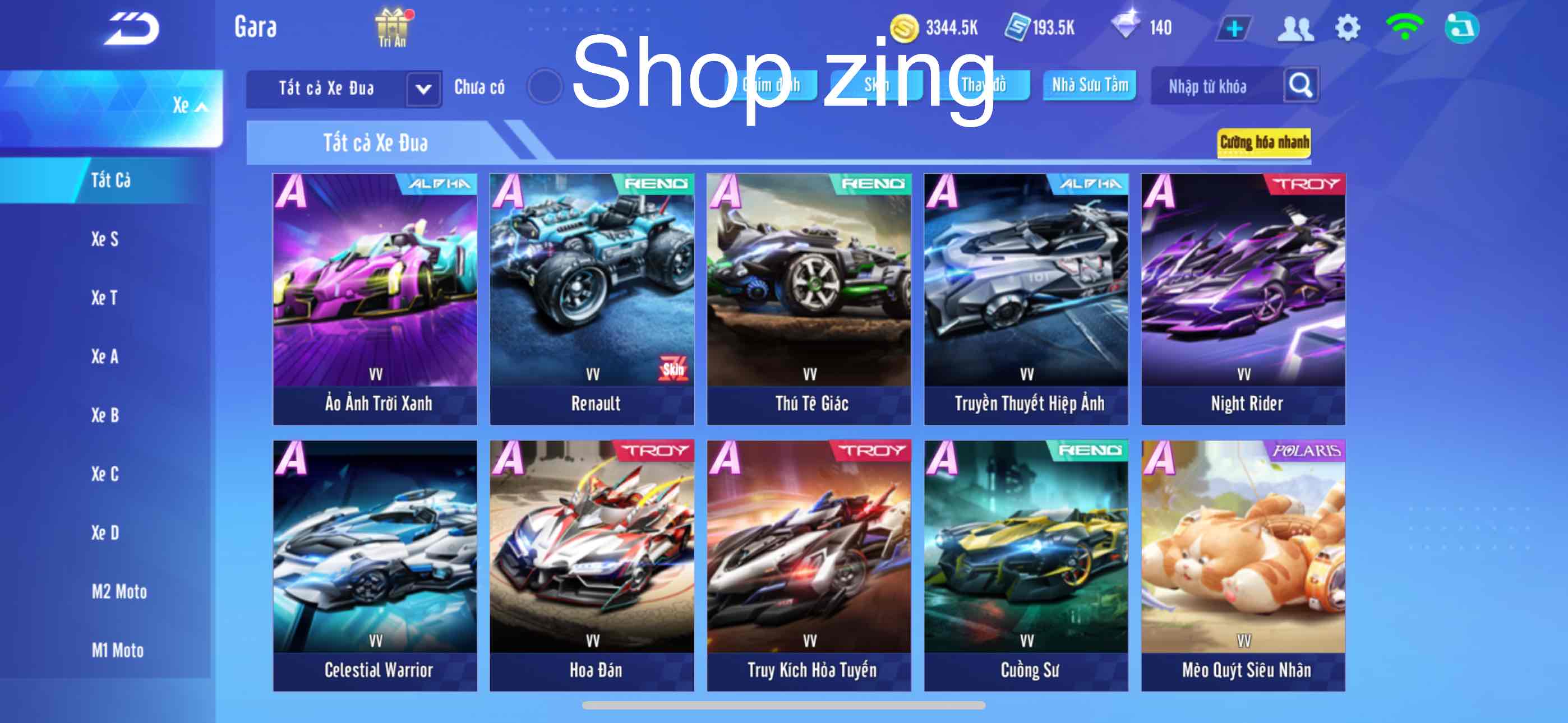Select the Celestial Warrior car card

375,566
